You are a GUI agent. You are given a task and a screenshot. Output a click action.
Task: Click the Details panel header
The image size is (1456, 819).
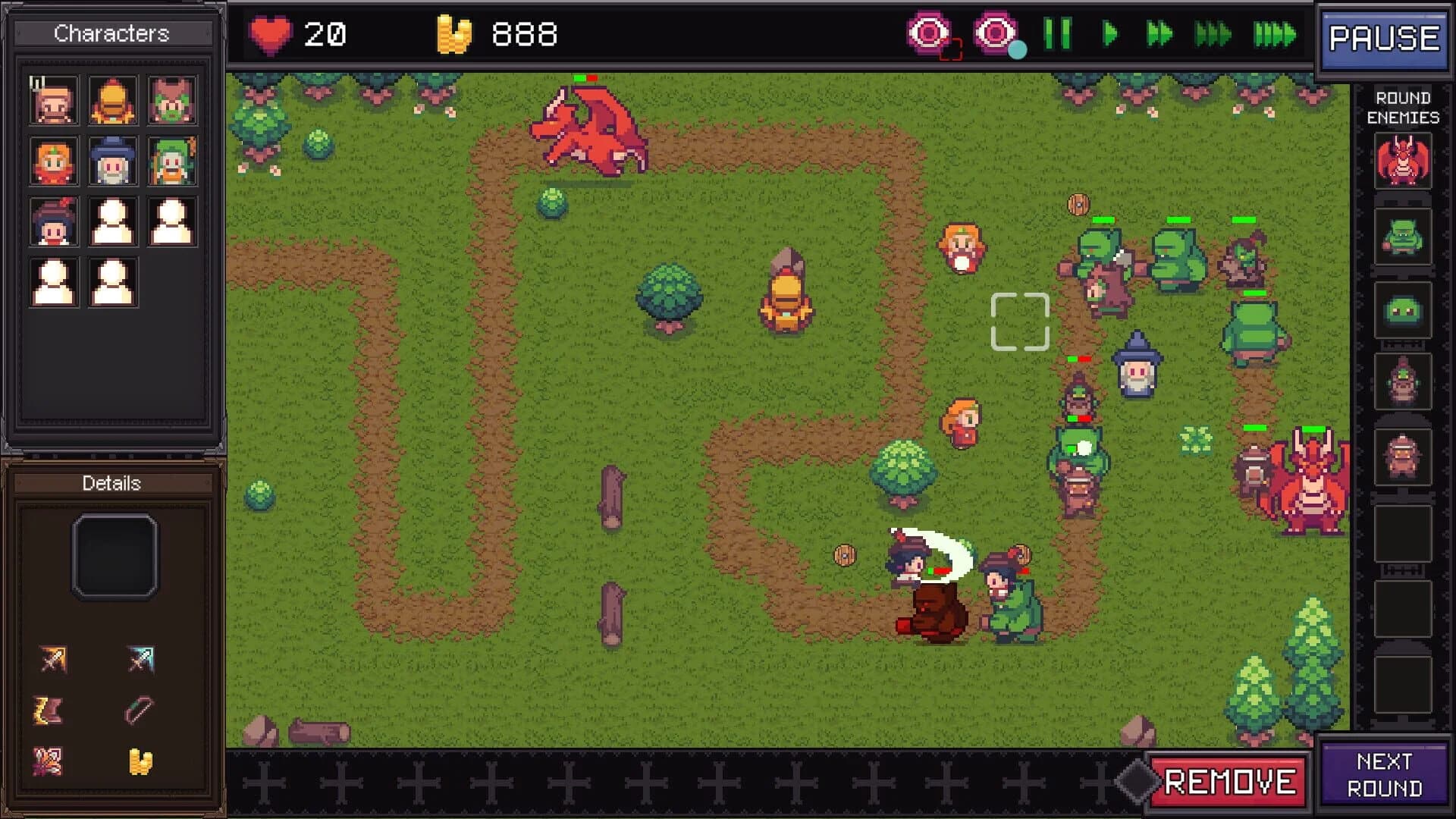[112, 483]
